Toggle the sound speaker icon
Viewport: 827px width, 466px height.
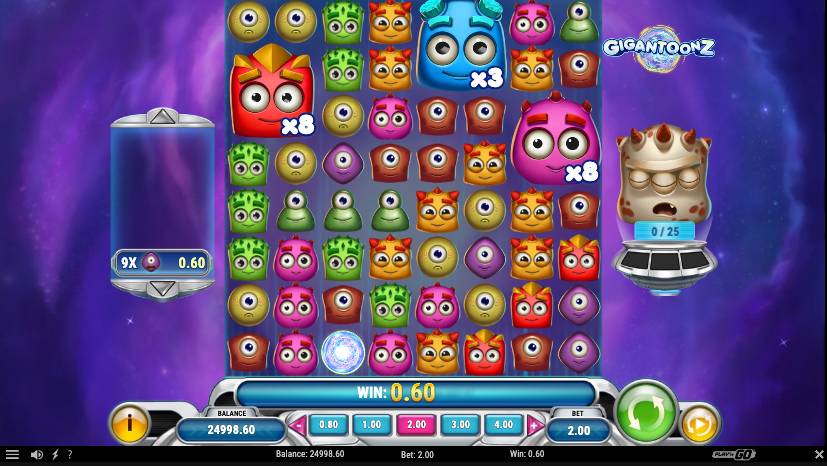pyautogui.click(x=37, y=455)
